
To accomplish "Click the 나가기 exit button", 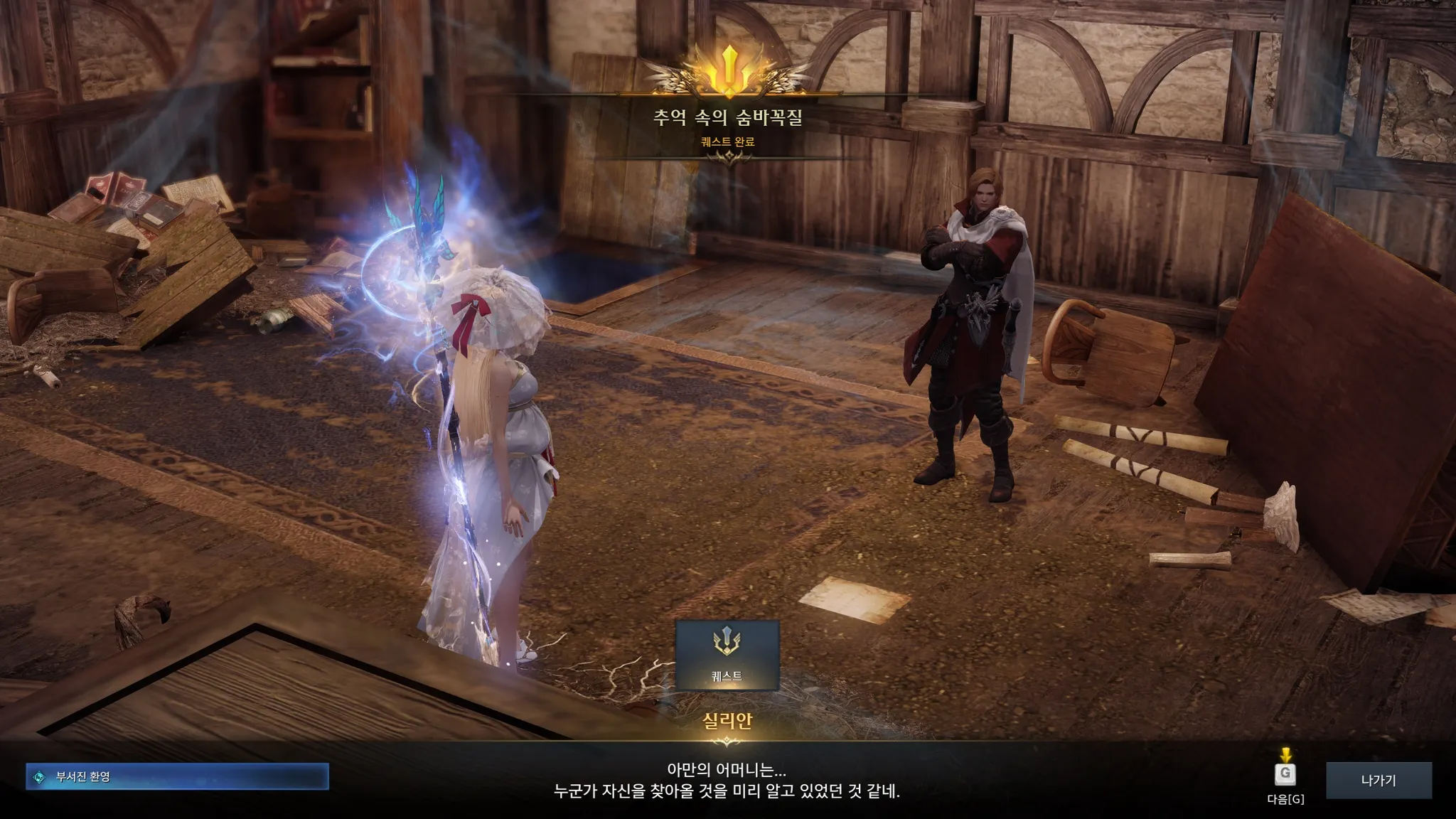I will [x=1379, y=780].
